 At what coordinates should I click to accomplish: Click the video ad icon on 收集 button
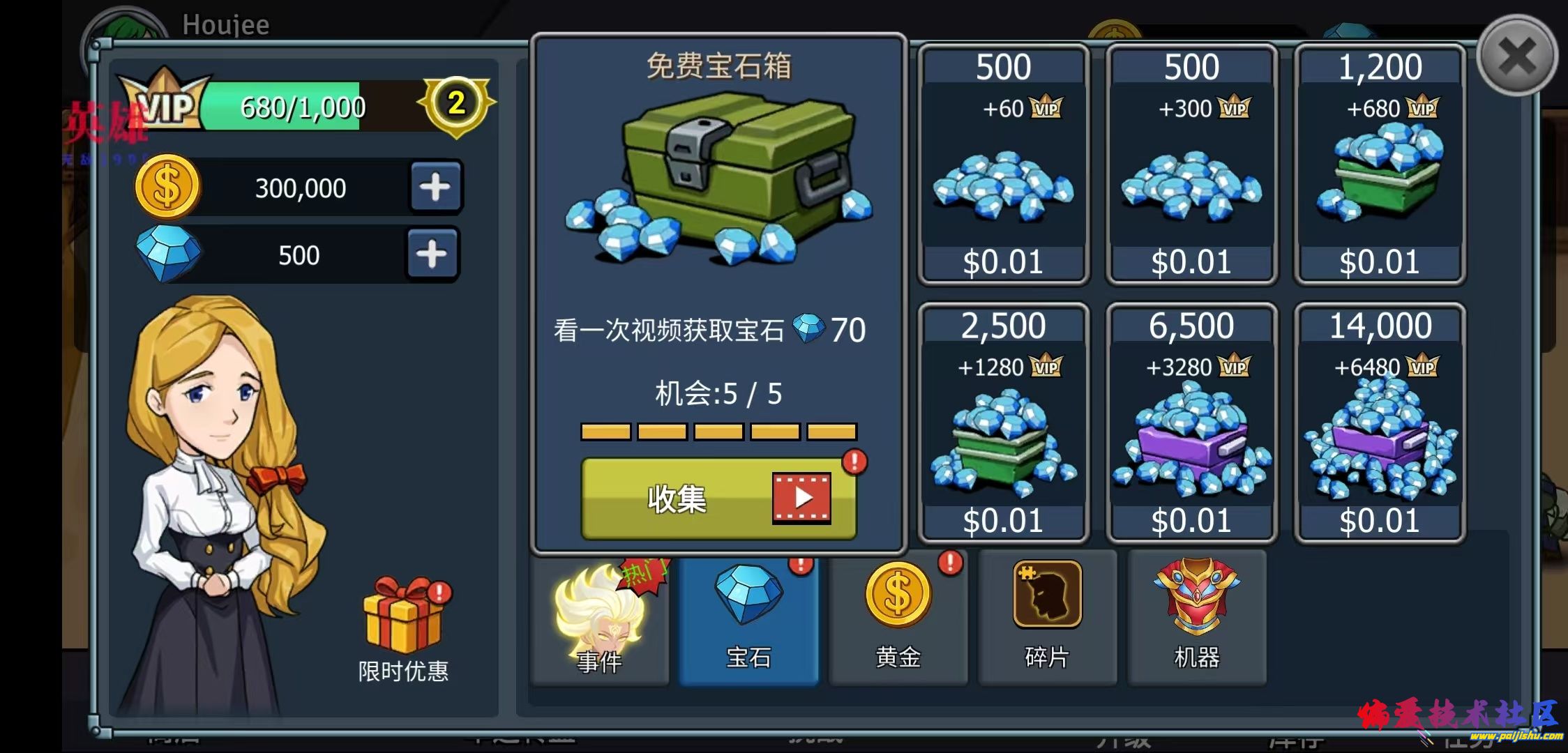(801, 498)
